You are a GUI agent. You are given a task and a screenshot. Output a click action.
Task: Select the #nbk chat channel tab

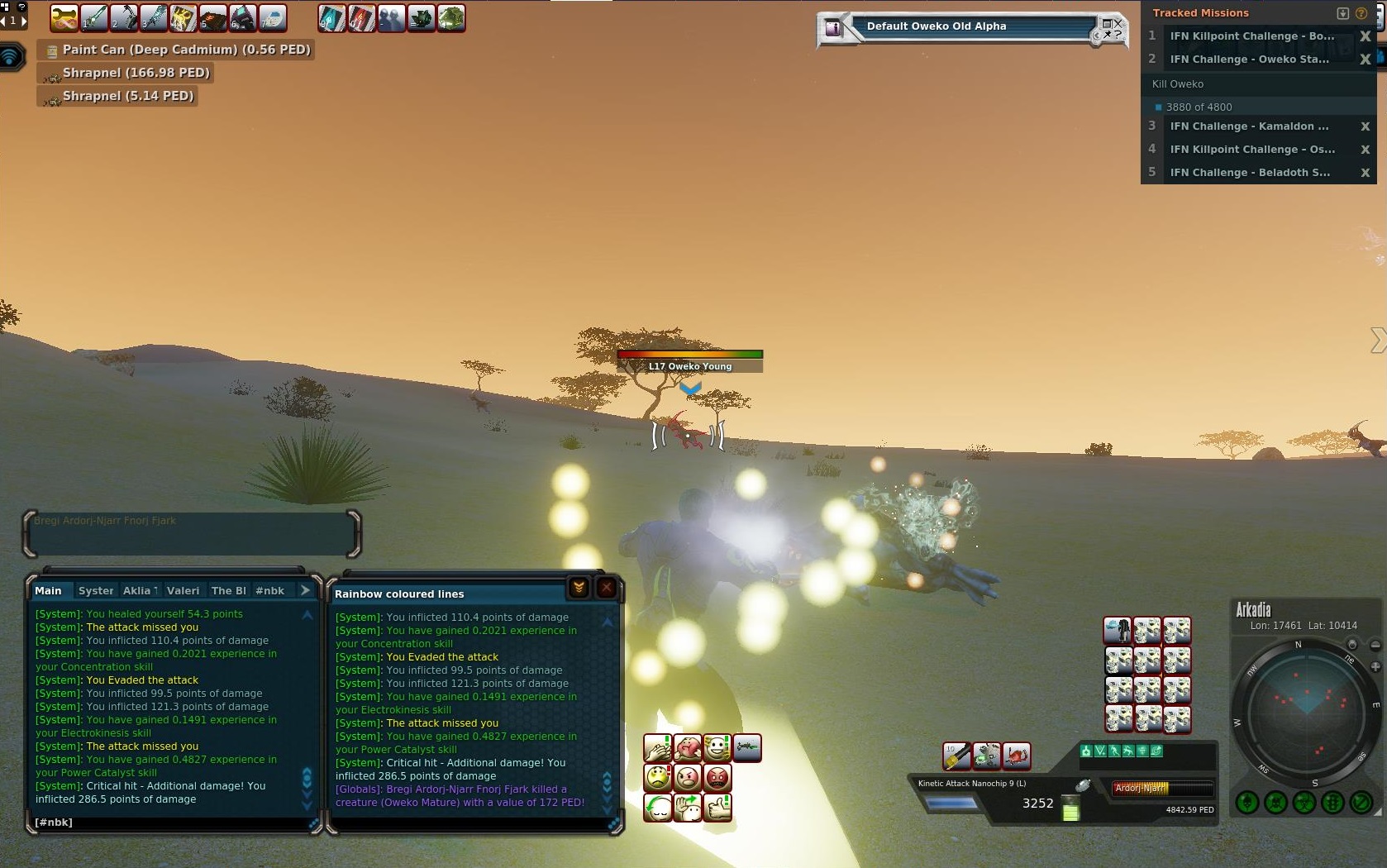pyautogui.click(x=269, y=590)
